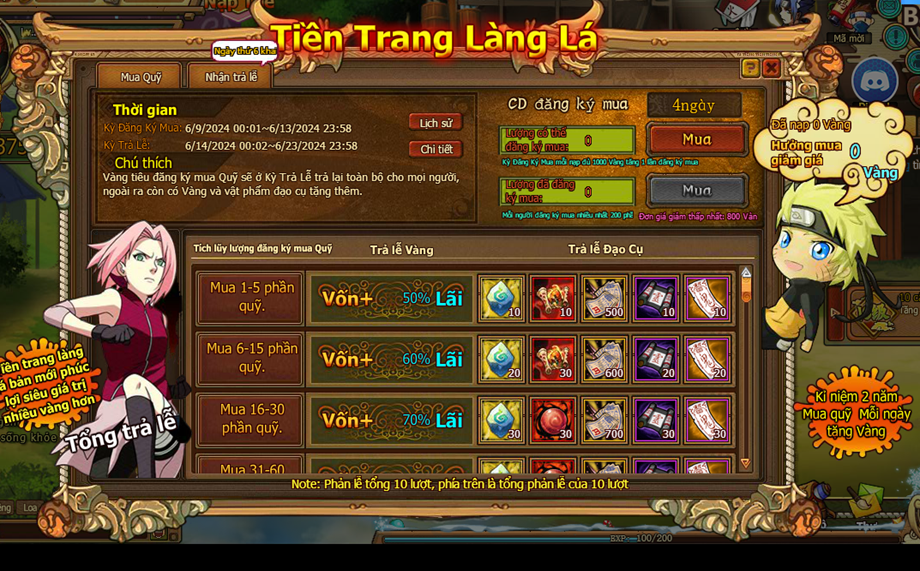Show Chi tiết details
The image size is (920, 571).
(x=435, y=149)
